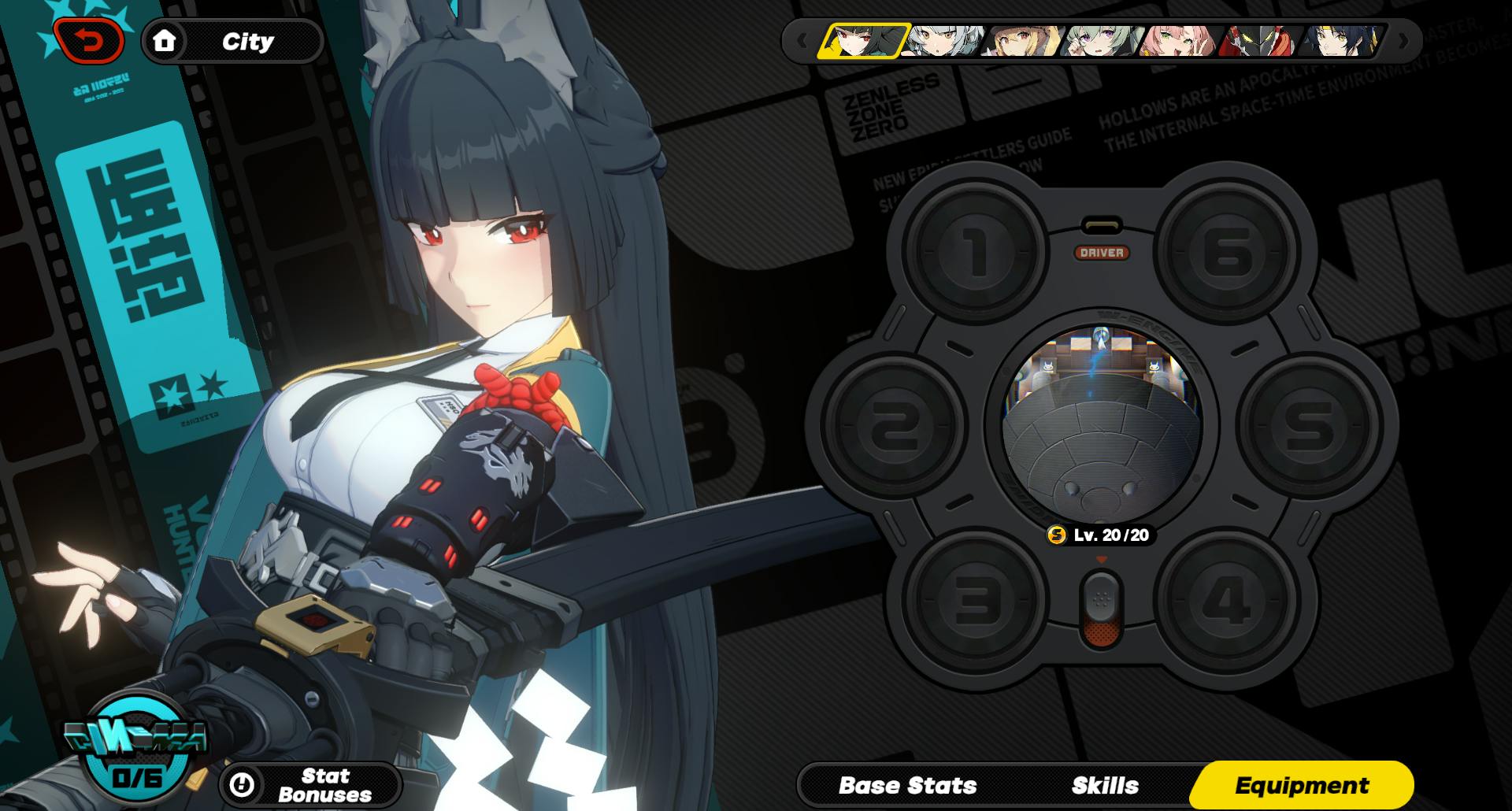Open Drive Disc slot 2
Image resolution: width=1512 pixels, height=811 pixels.
coord(895,426)
